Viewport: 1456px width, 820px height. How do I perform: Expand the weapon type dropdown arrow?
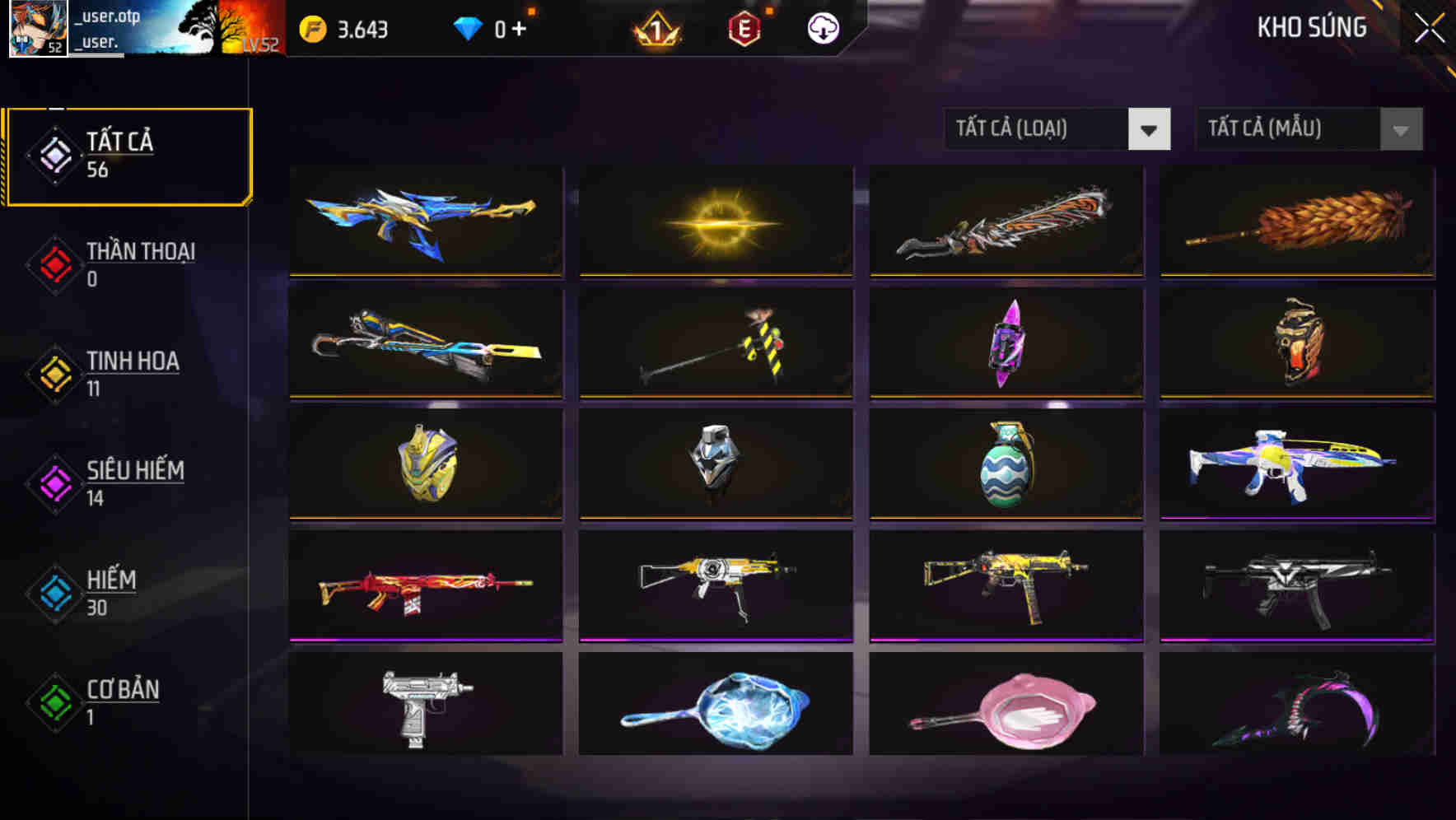(1150, 129)
